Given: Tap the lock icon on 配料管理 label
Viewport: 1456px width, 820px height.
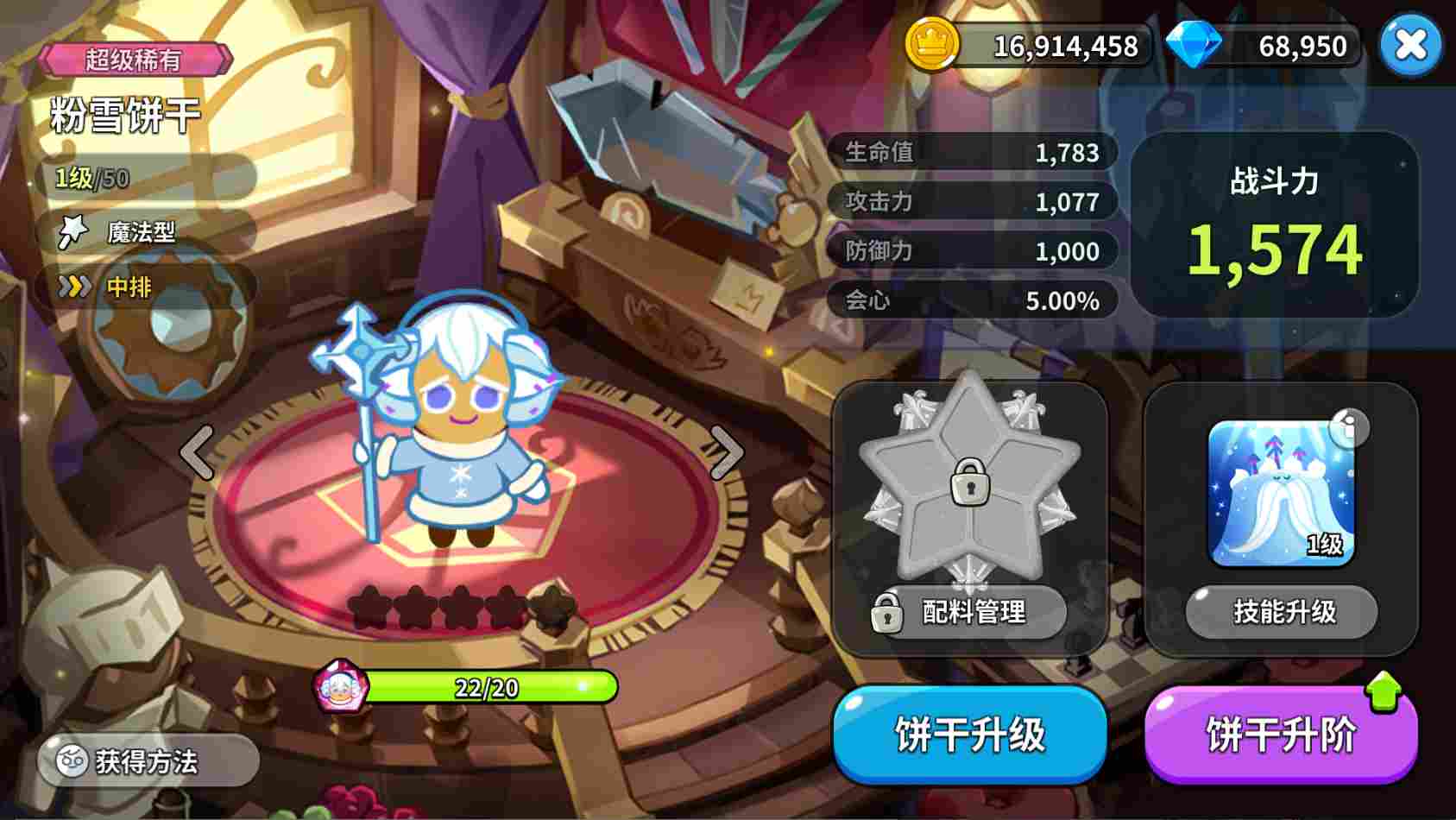Looking at the screenshot, I should pyautogui.click(x=887, y=613).
